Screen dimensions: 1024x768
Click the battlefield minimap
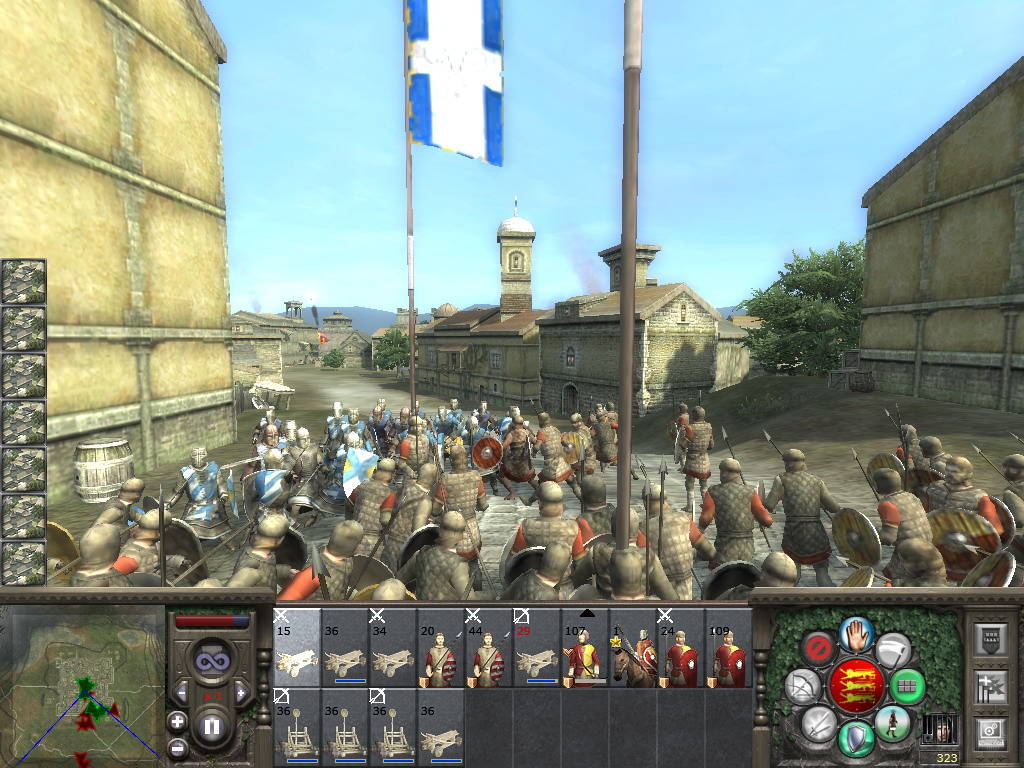click(x=83, y=686)
